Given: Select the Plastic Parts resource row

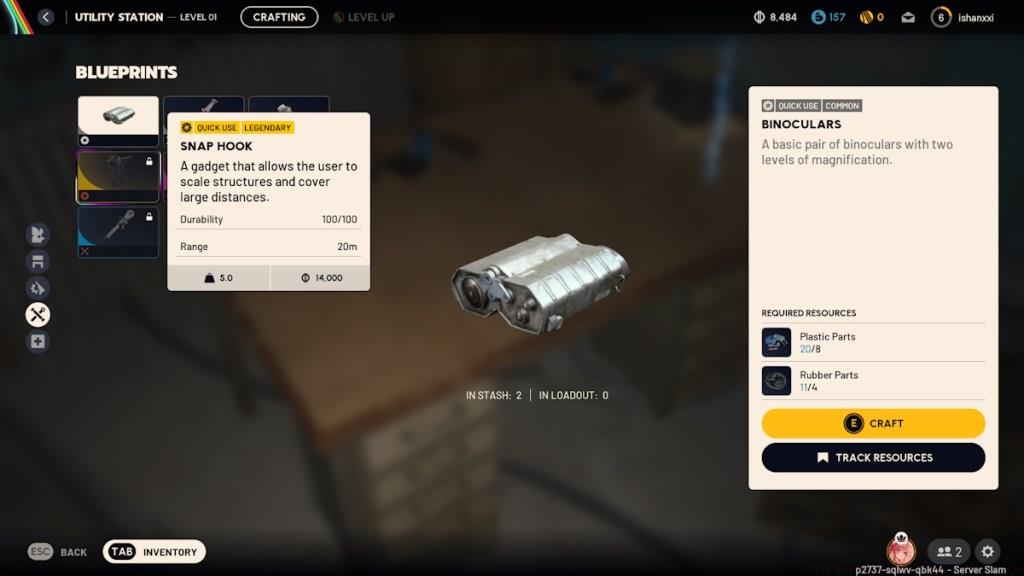Looking at the screenshot, I should tap(873, 342).
